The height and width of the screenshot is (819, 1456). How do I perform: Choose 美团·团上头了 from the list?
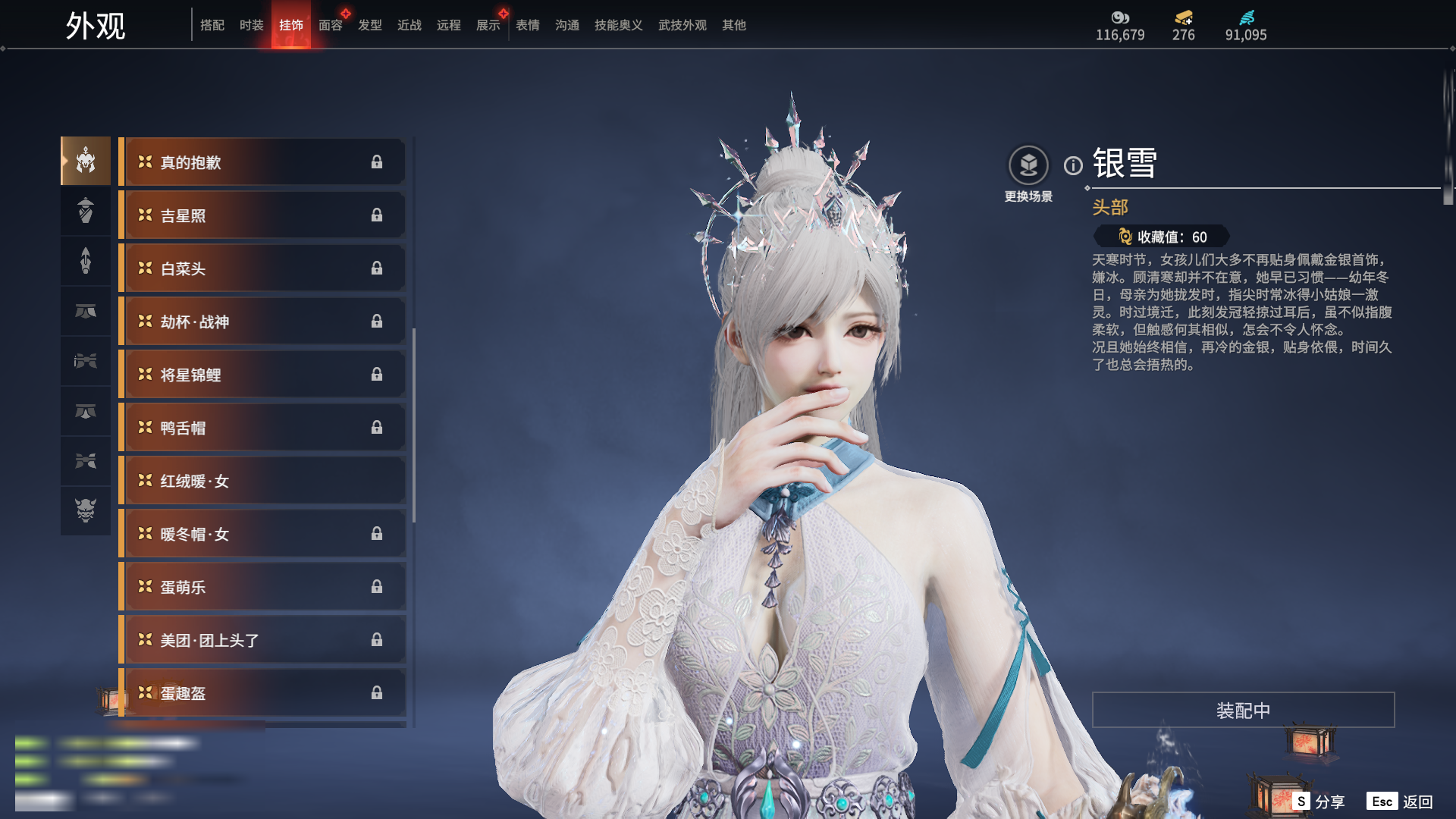(x=262, y=640)
